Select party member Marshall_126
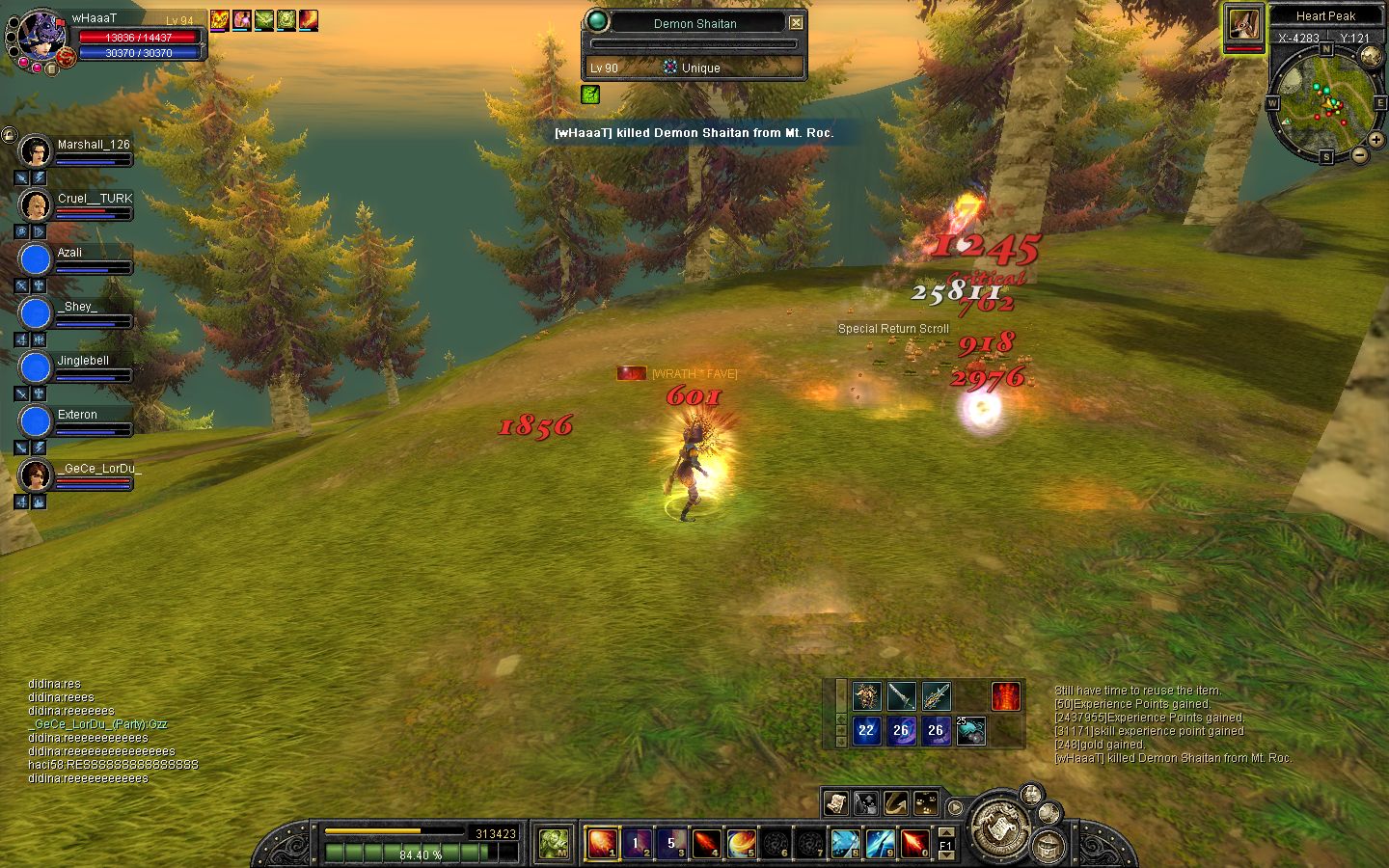This screenshot has height=868, width=1389. (x=36, y=151)
